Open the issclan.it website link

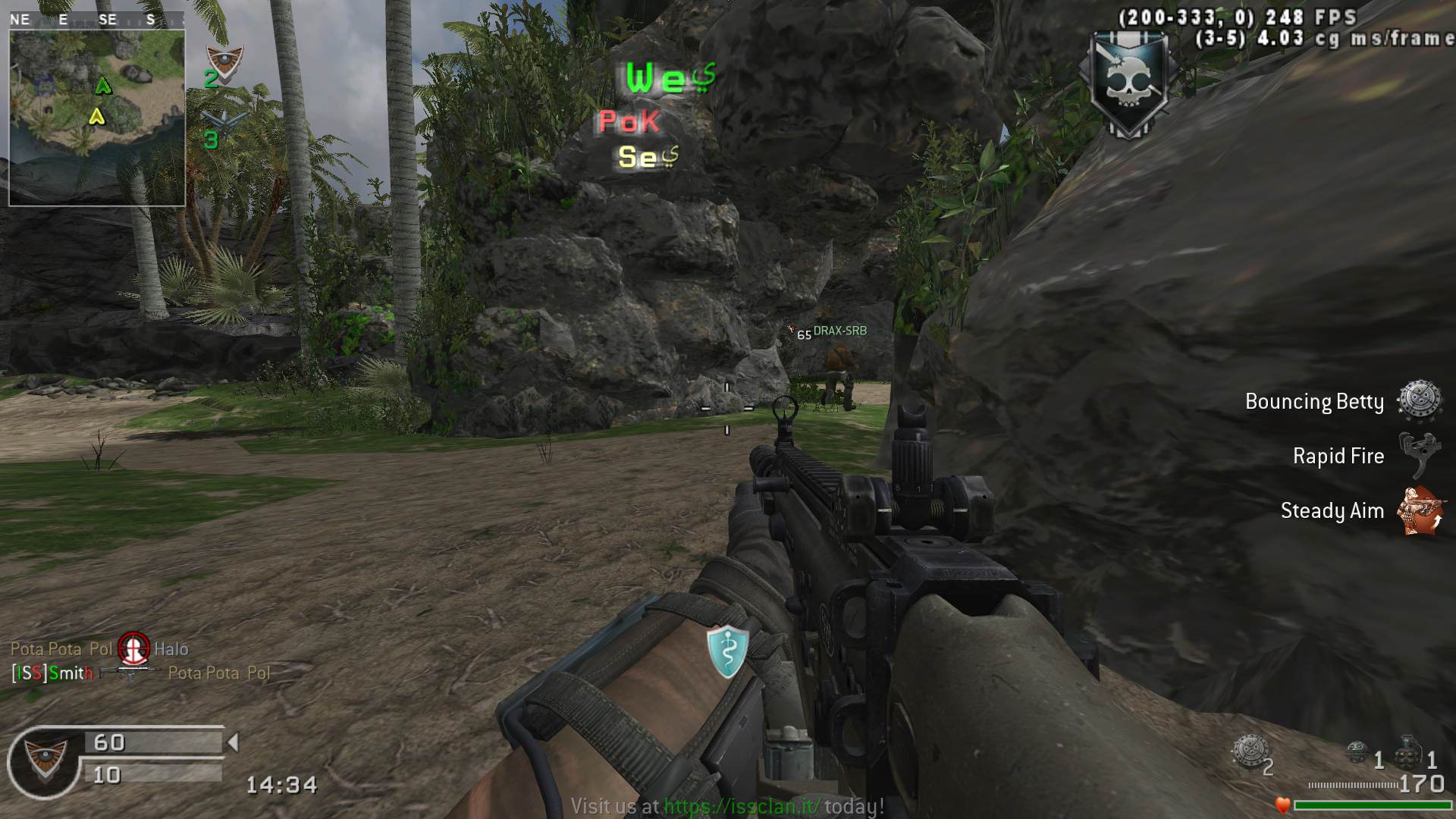pyautogui.click(x=742, y=805)
